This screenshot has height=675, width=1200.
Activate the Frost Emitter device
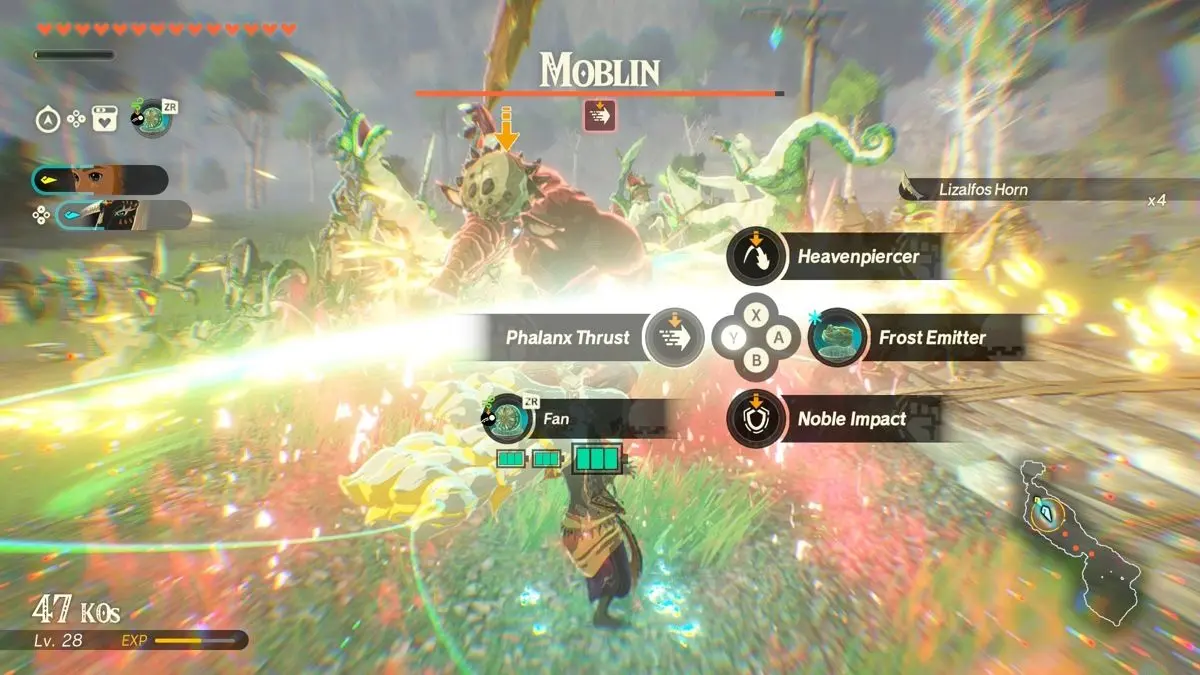click(836, 337)
